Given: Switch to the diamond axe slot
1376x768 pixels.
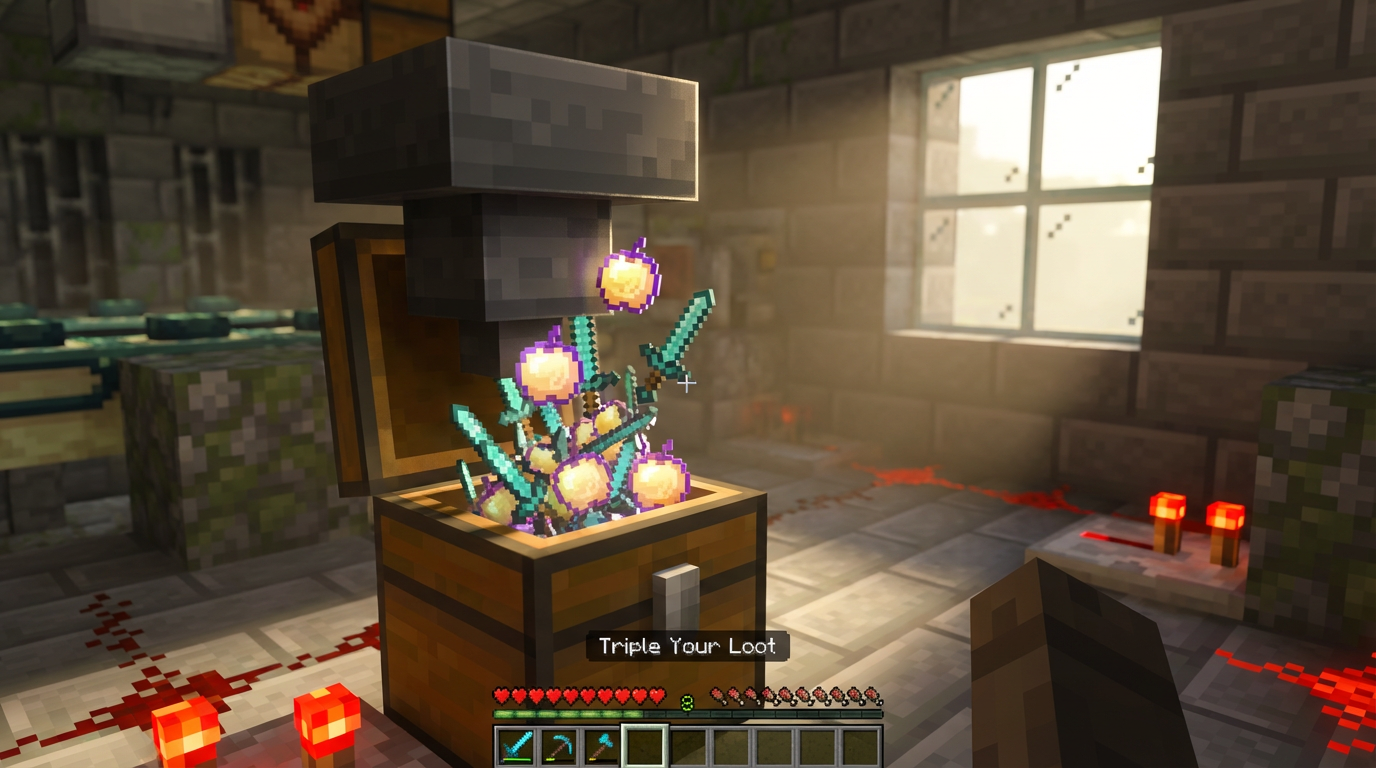Looking at the screenshot, I should pyautogui.click(x=602, y=746).
